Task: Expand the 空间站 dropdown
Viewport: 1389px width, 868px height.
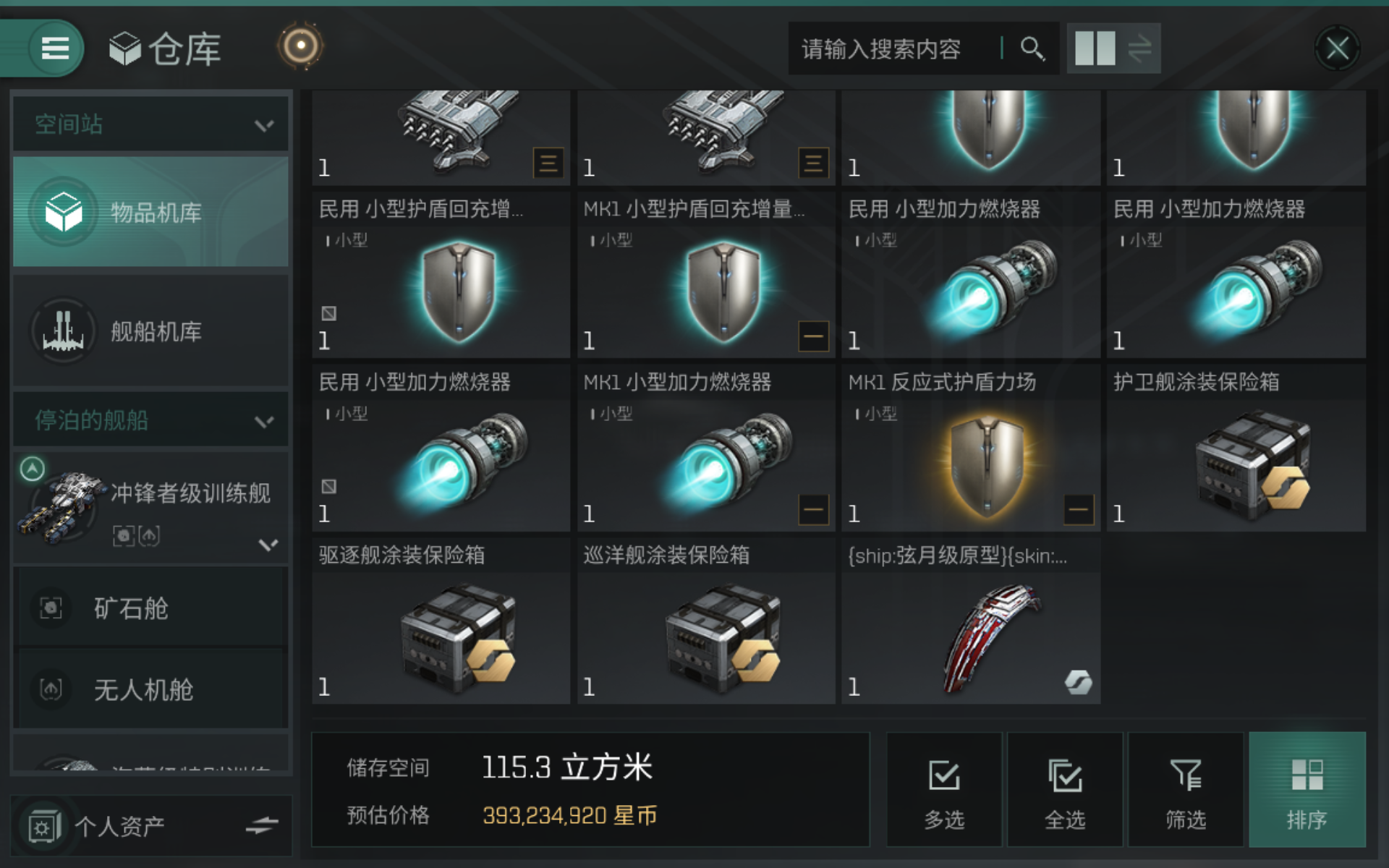Action: click(x=263, y=124)
